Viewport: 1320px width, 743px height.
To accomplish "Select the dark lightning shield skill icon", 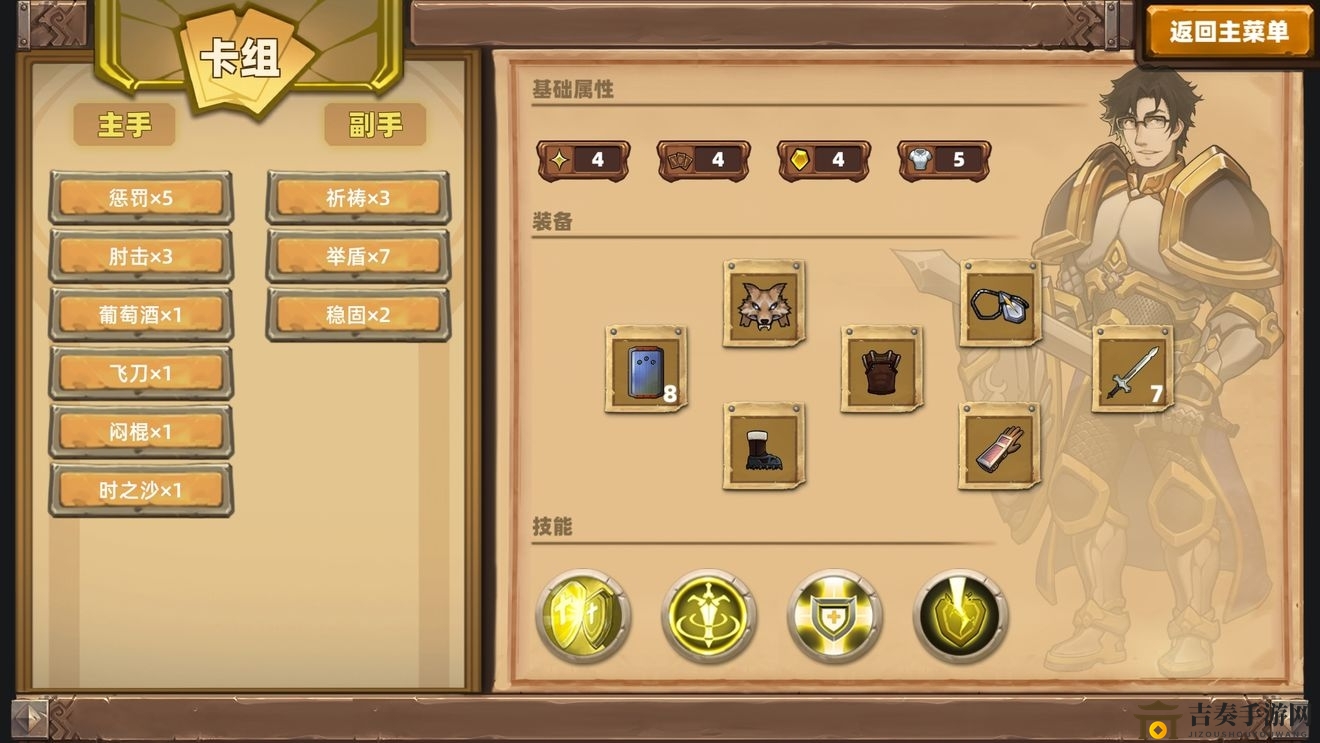I will pos(958,615).
